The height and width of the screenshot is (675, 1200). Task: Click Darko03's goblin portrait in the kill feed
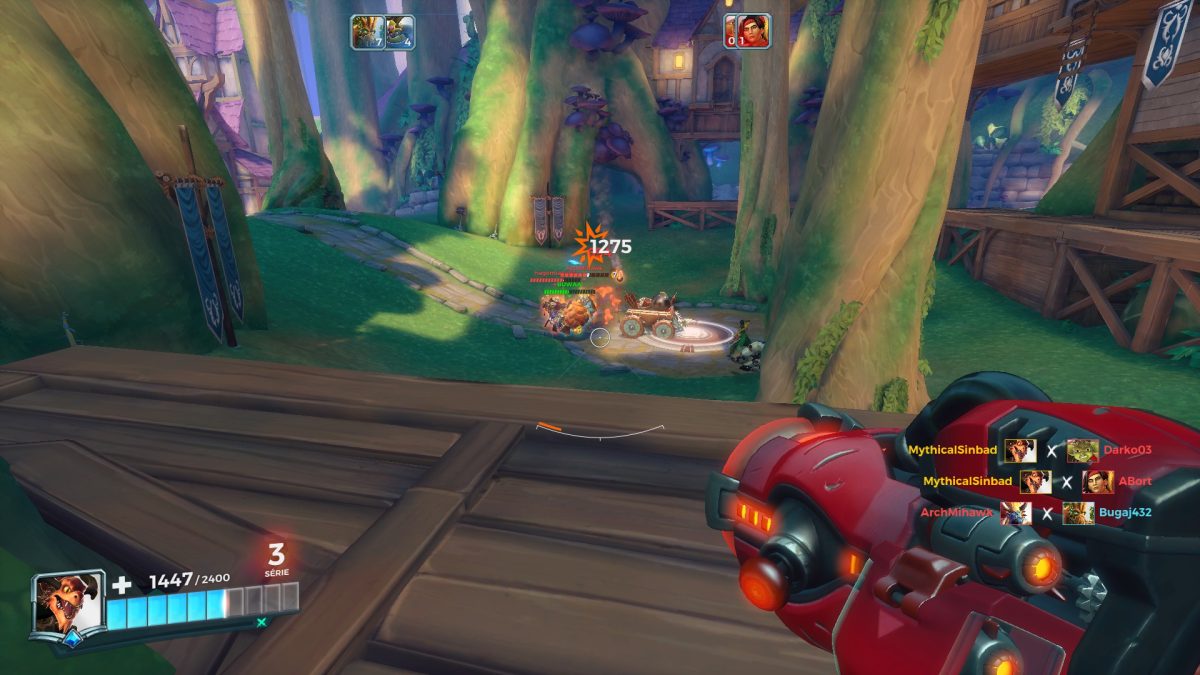pyautogui.click(x=1082, y=450)
